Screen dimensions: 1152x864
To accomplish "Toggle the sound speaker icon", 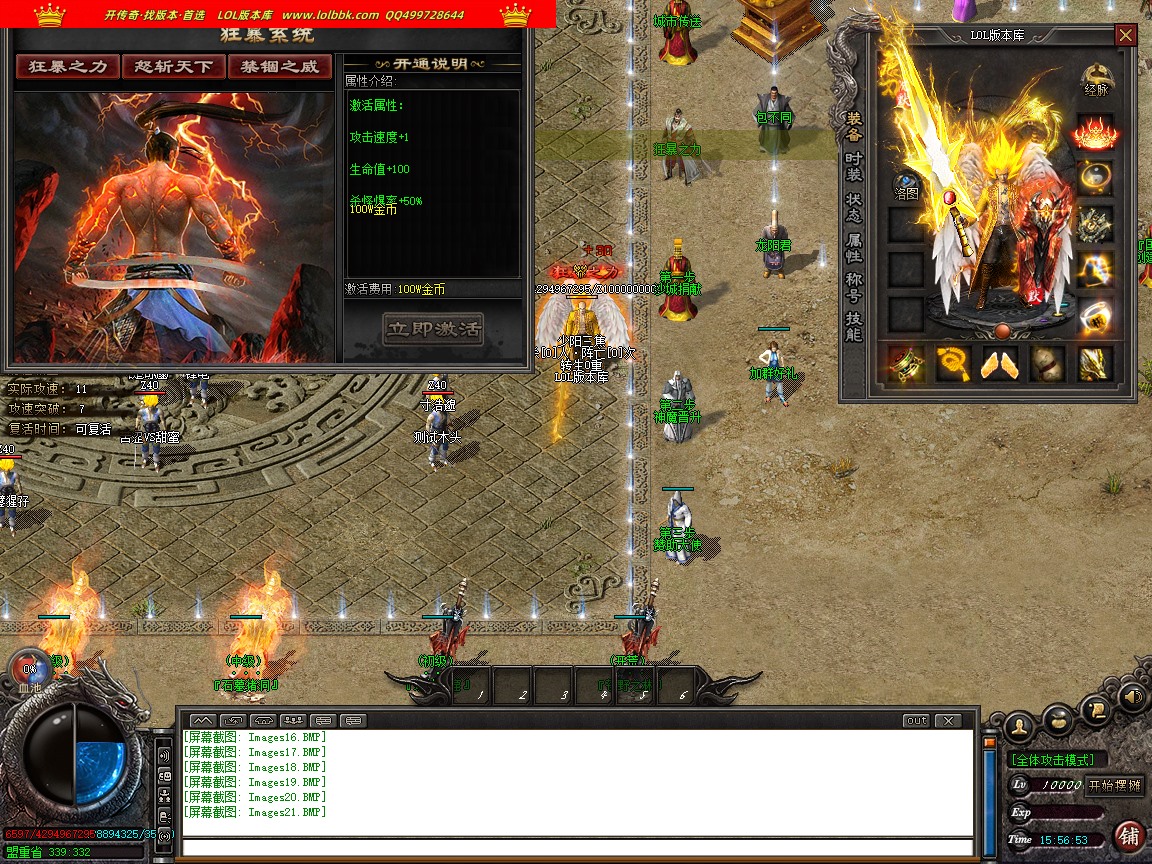I will [1132, 697].
